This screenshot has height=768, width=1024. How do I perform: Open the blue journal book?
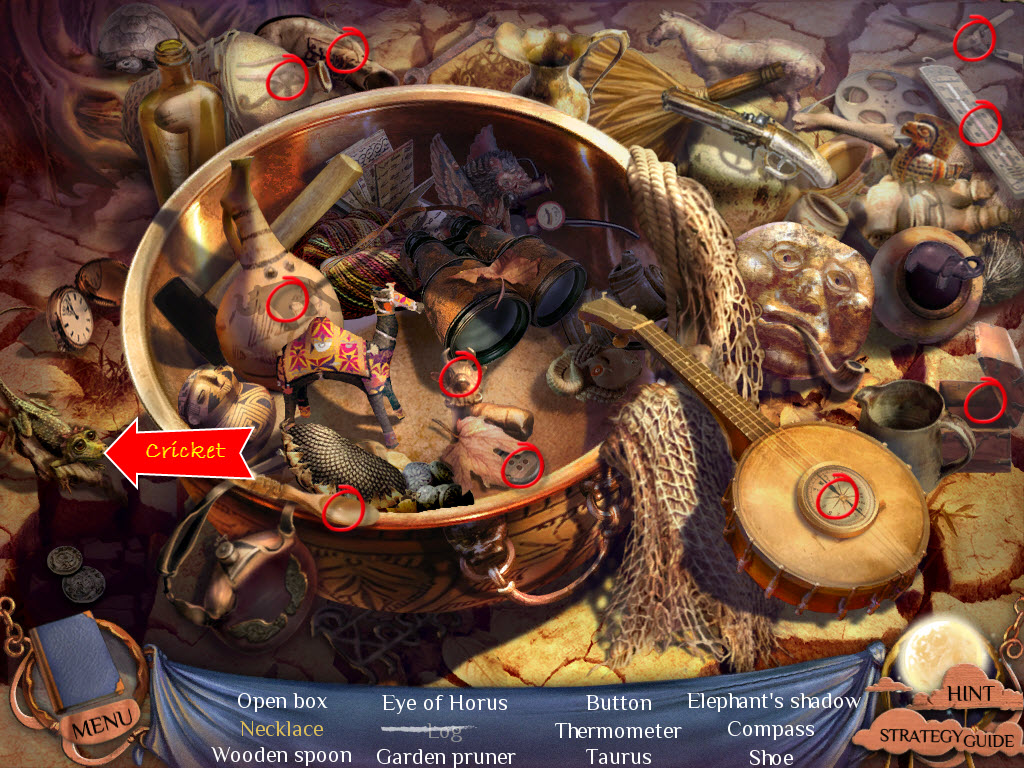click(77, 662)
